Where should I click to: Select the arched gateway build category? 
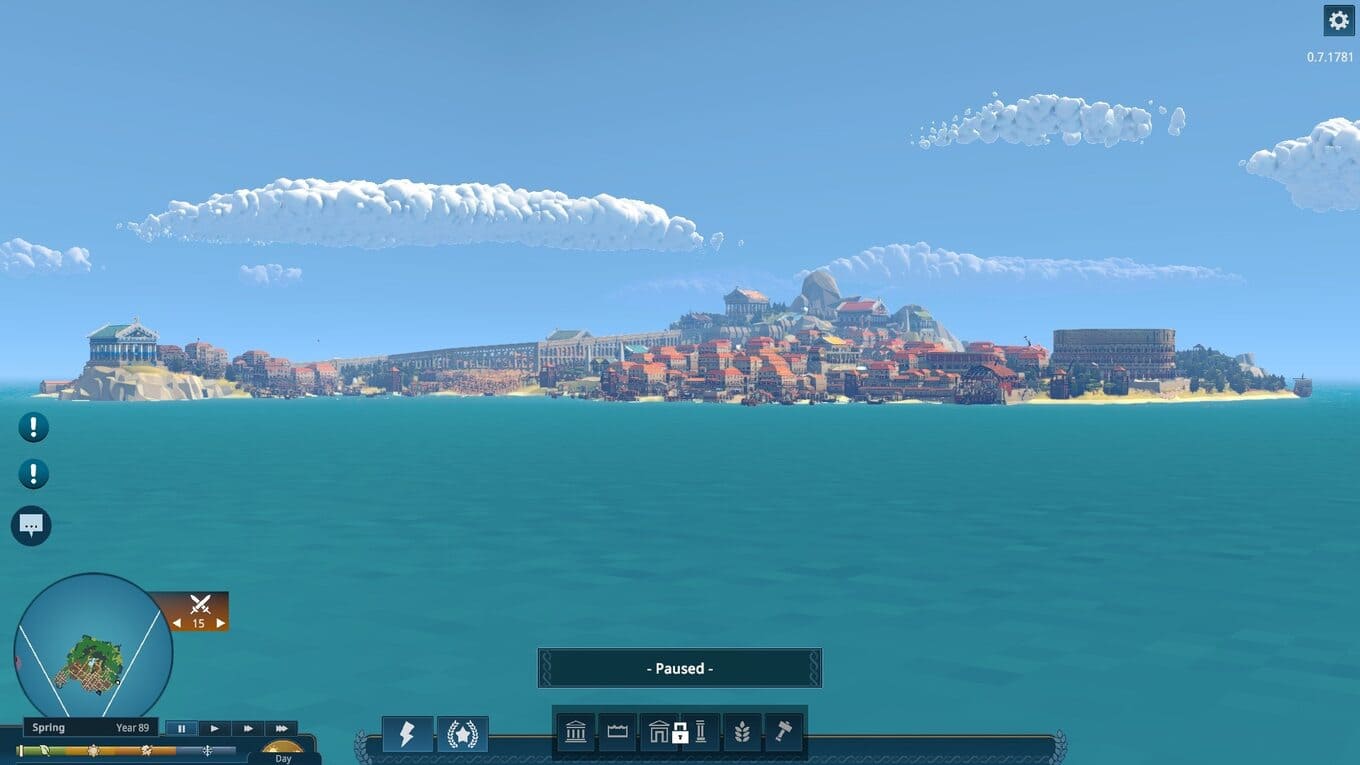[659, 733]
